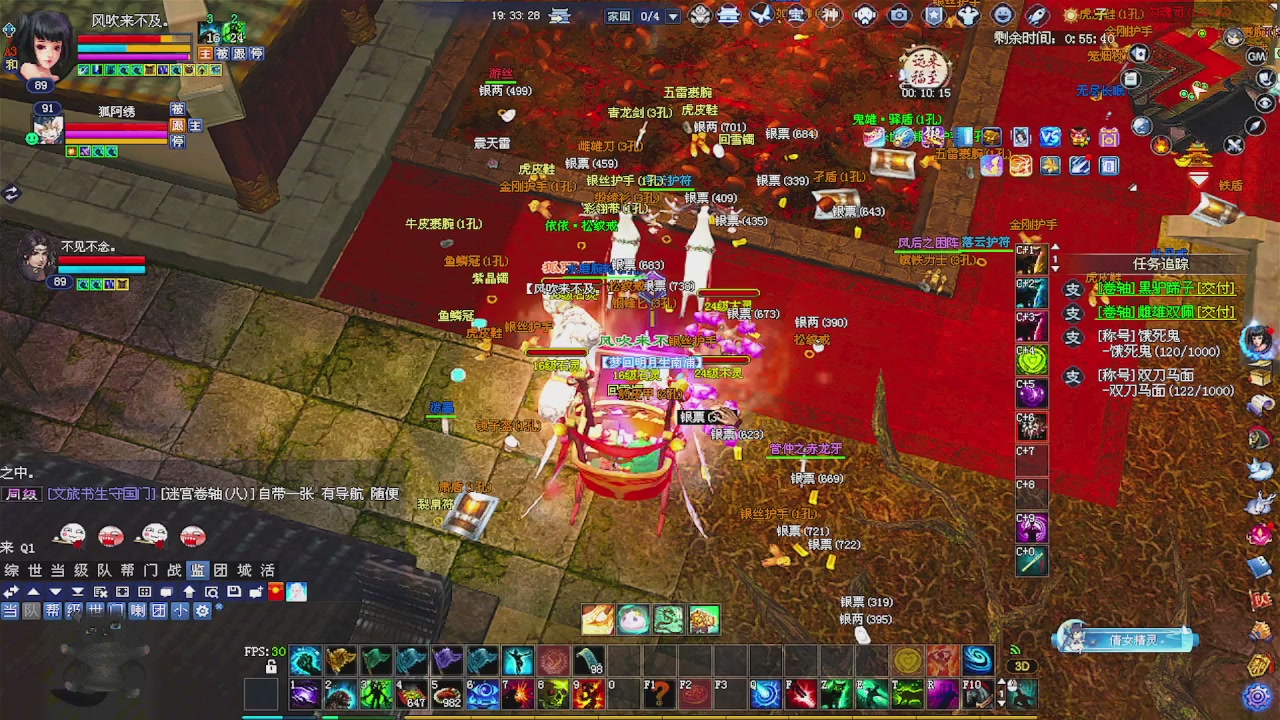Open chat settings with the gear icon
1280x720 pixels.
click(202, 610)
